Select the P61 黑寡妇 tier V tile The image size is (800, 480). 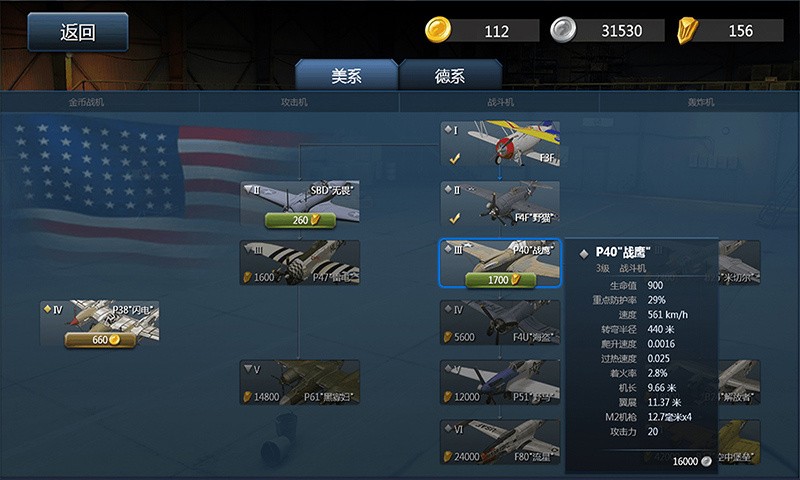299,382
